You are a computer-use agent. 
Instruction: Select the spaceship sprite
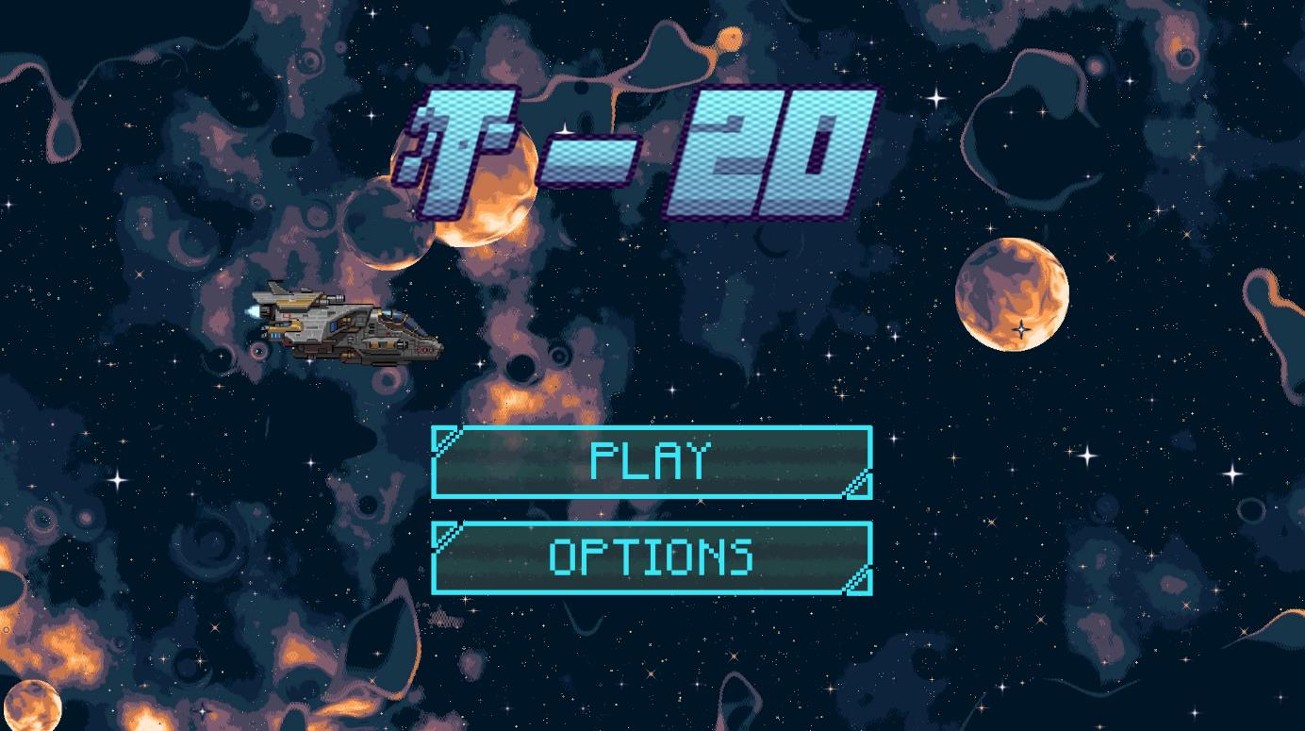coord(345,325)
